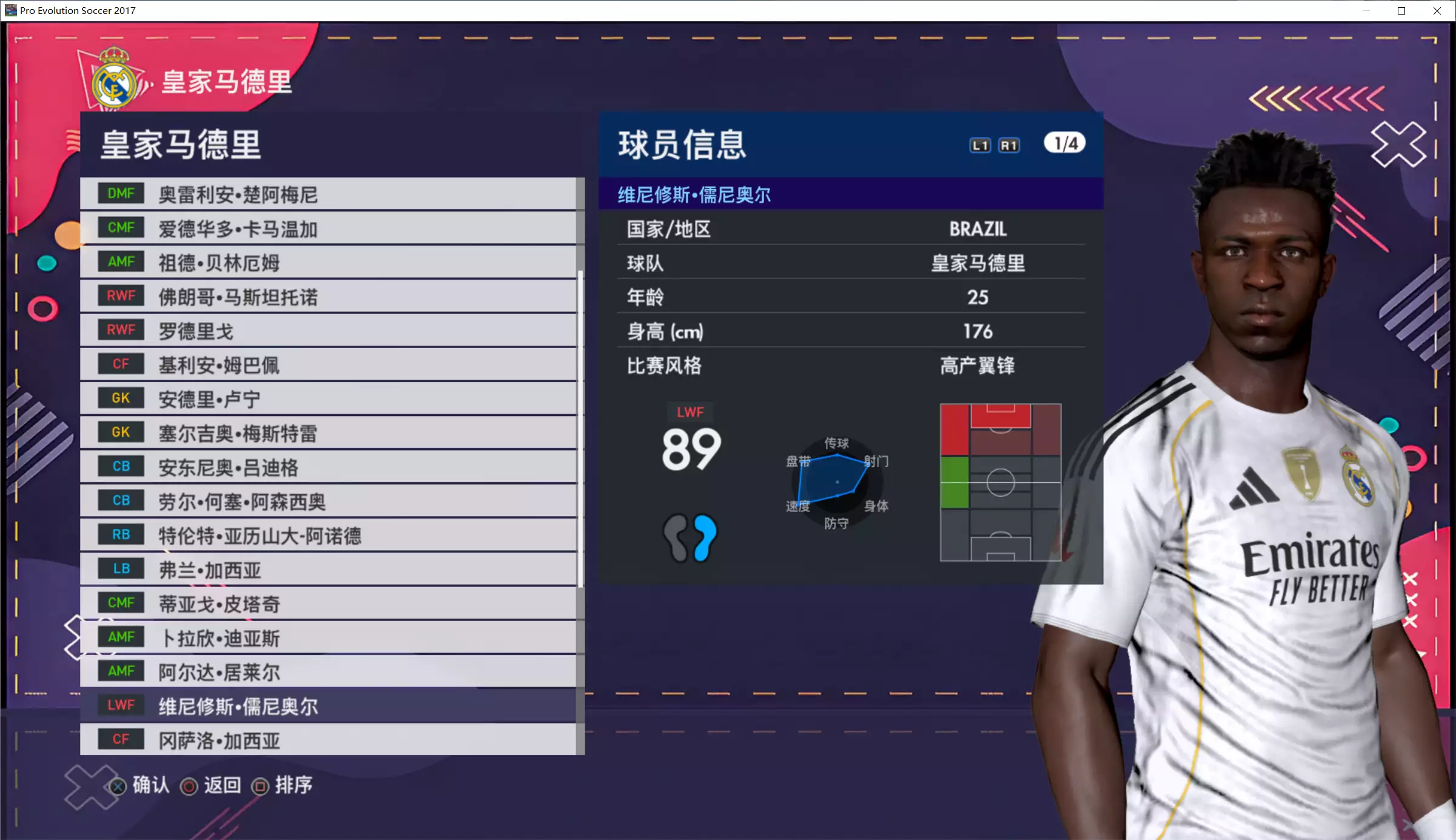The height and width of the screenshot is (840, 1456).
Task: Click the squad list scrollbar
Action: [x=580, y=425]
